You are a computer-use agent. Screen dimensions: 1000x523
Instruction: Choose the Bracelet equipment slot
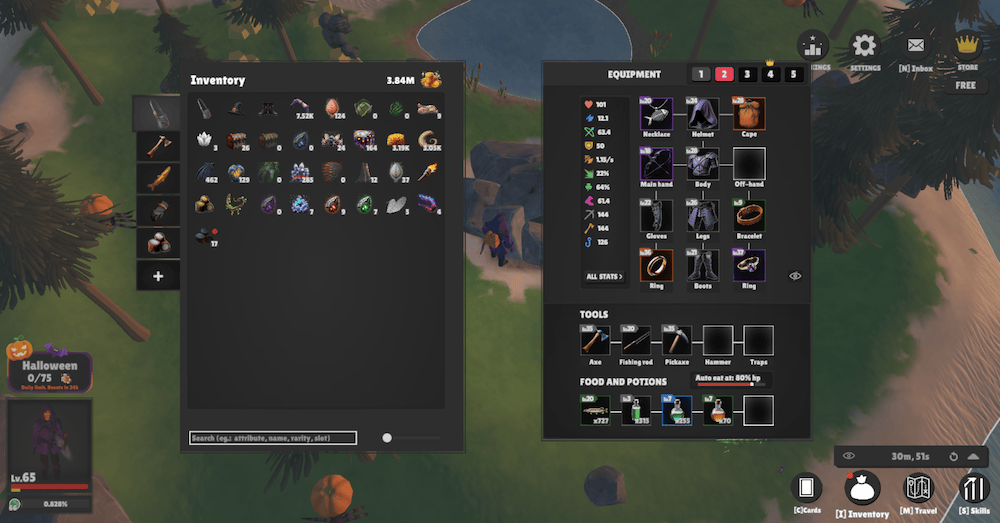point(749,215)
